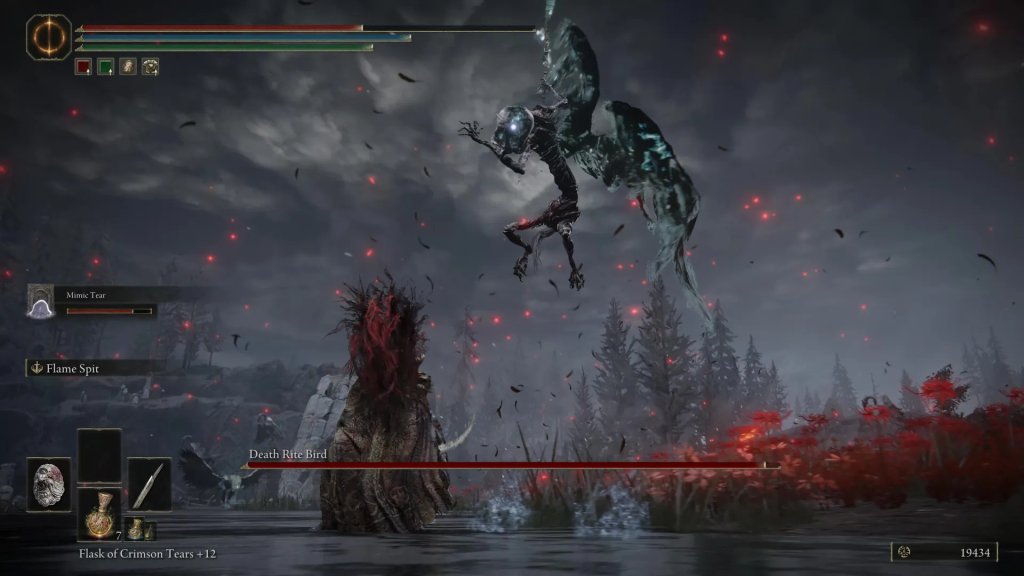Click the green square buff icon
Screen dimensions: 1024x576
pos(105,67)
